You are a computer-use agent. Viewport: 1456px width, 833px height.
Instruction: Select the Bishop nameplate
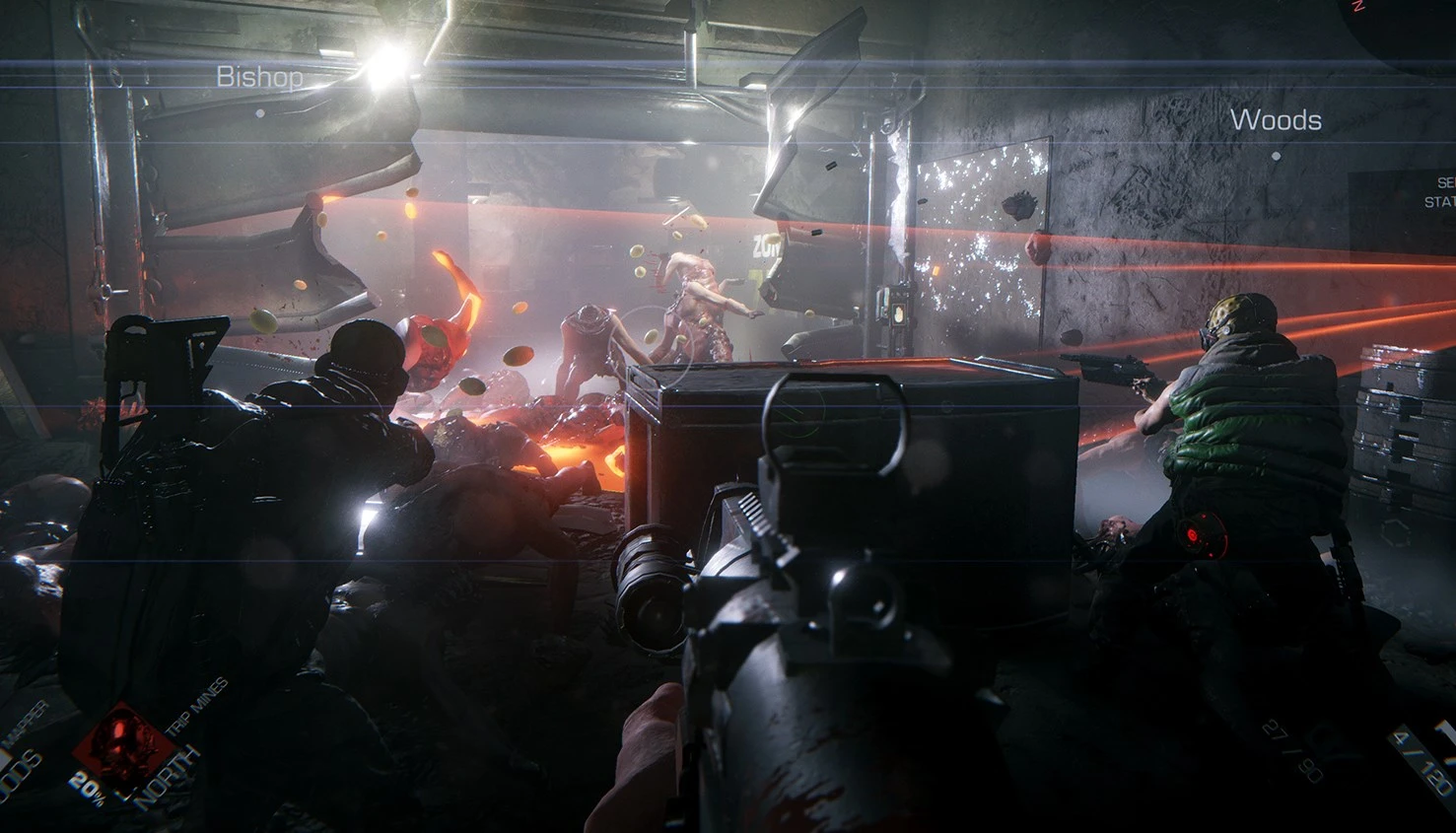[262, 77]
